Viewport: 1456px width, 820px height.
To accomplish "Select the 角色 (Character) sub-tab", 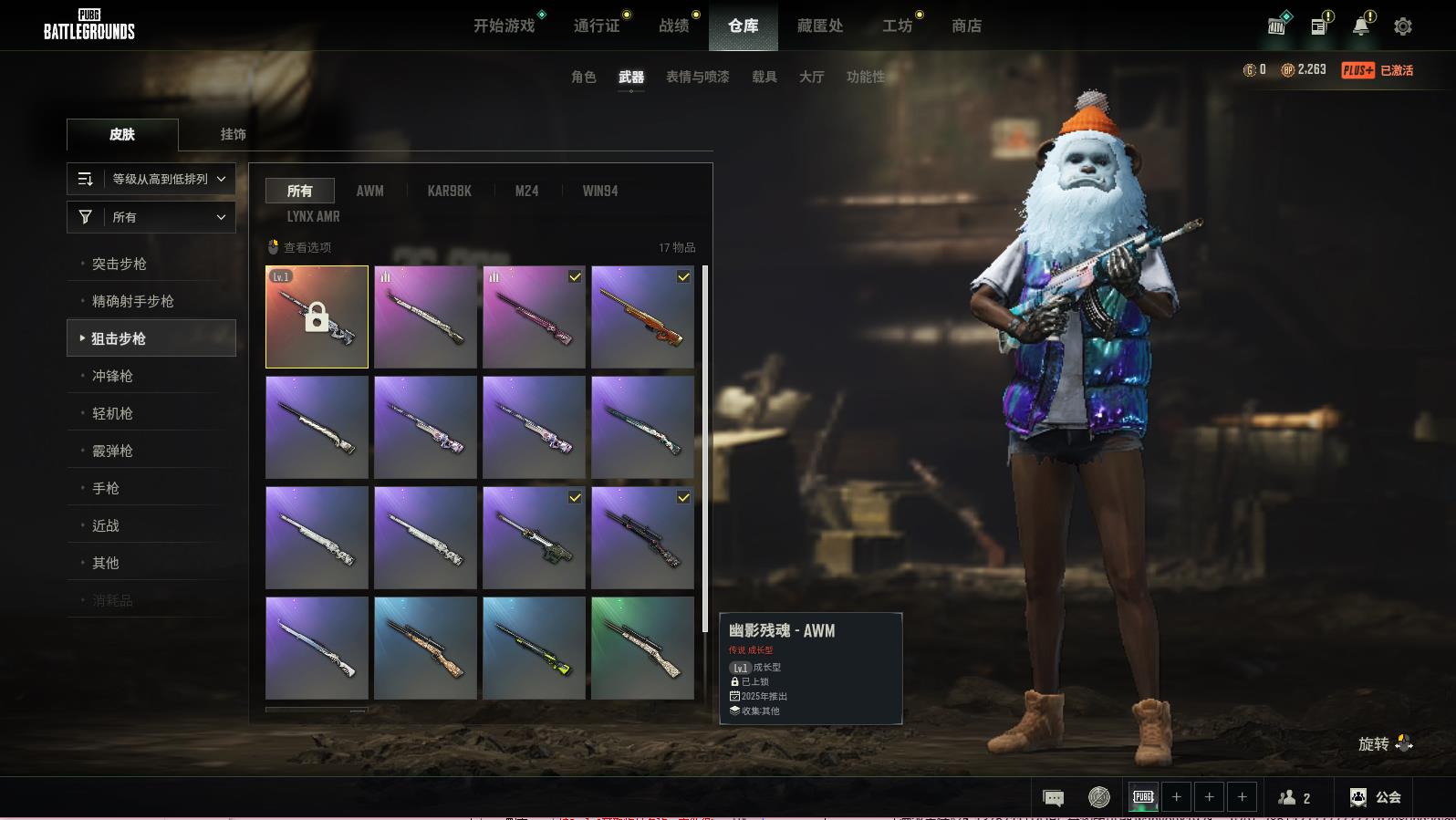I will [583, 77].
